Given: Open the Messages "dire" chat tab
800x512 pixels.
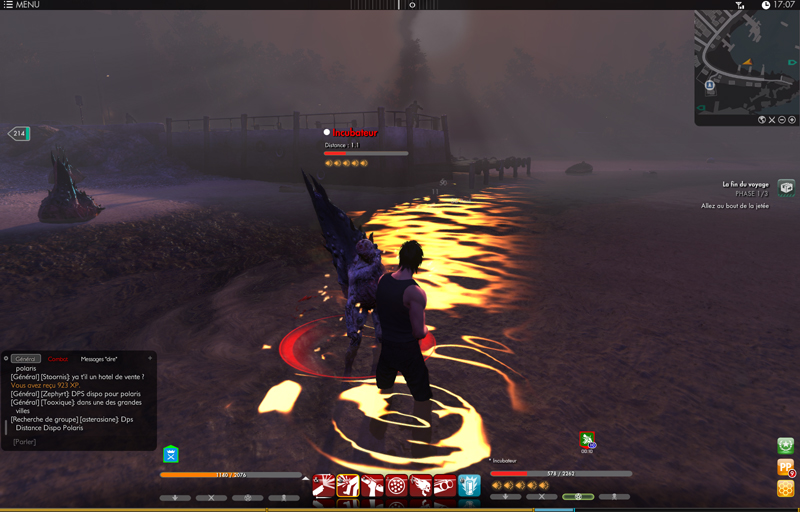Looking at the screenshot, I should pyautogui.click(x=99, y=359).
